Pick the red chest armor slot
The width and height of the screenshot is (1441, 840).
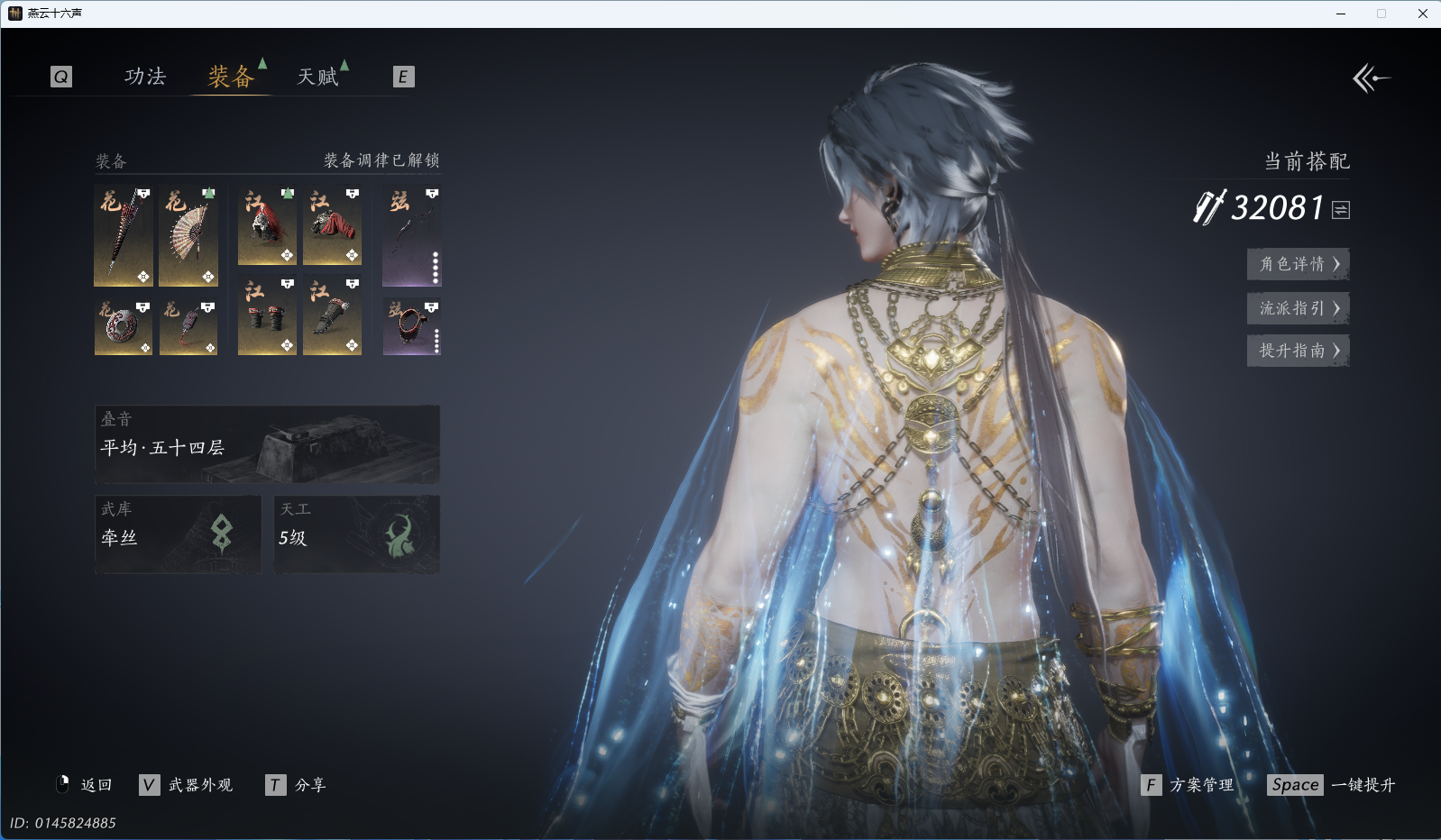[332, 226]
